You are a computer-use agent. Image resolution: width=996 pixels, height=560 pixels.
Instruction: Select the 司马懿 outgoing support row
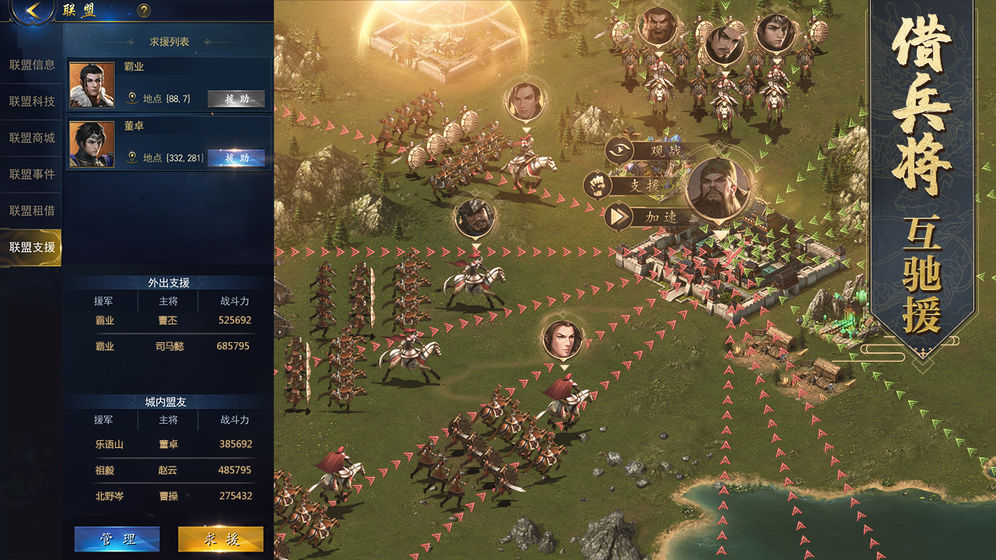(168, 346)
